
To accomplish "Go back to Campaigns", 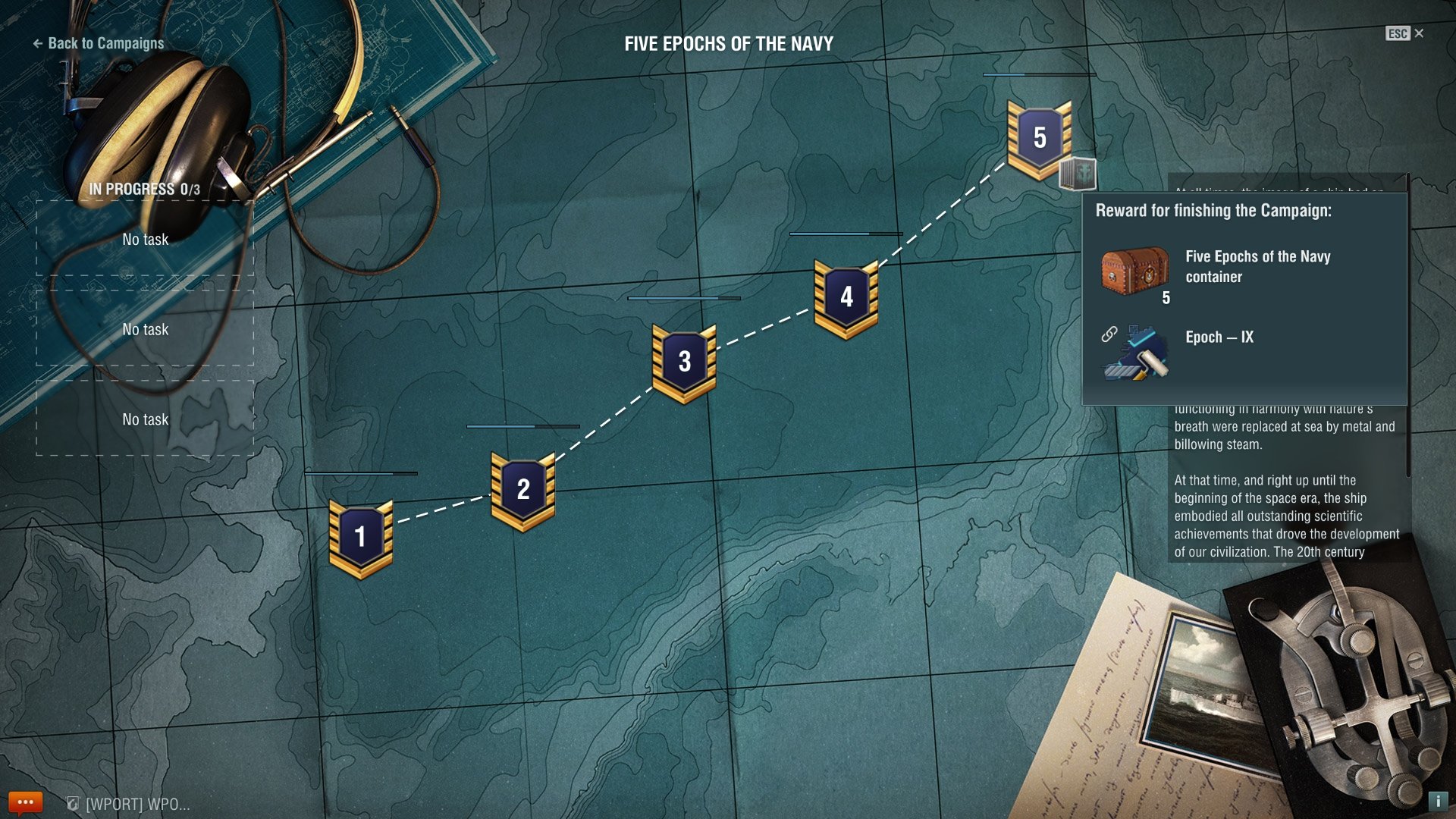I will [x=99, y=44].
